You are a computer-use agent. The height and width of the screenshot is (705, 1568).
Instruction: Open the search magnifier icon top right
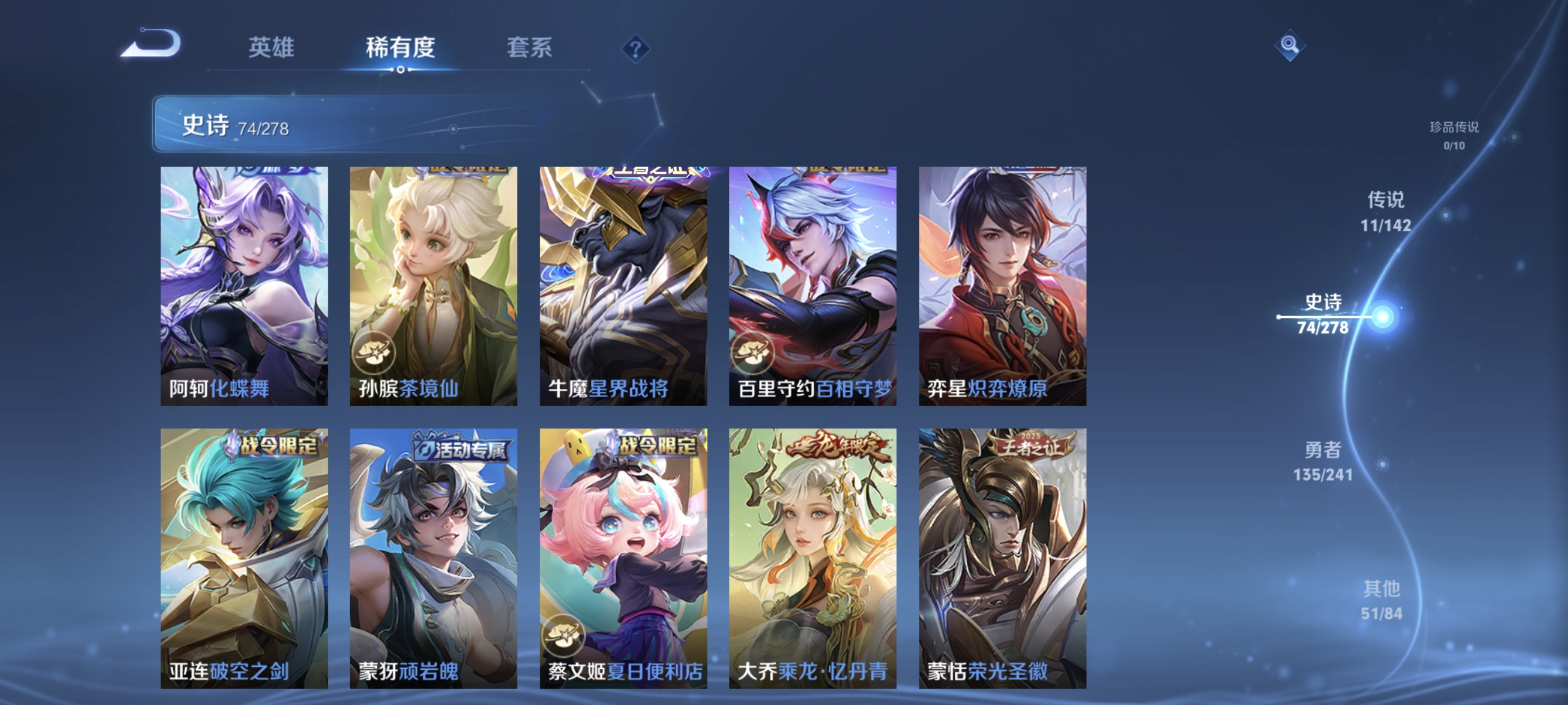1290,46
